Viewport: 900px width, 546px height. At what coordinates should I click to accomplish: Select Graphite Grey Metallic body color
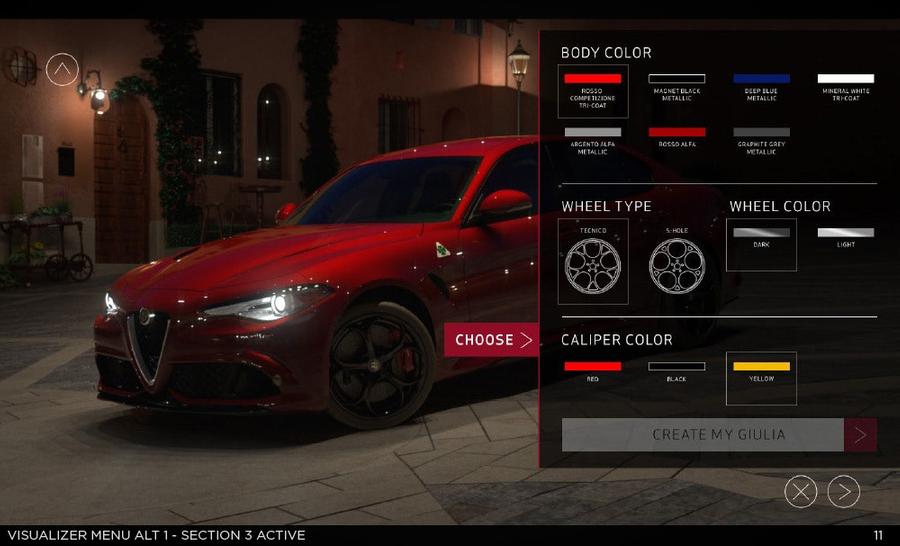click(x=761, y=139)
